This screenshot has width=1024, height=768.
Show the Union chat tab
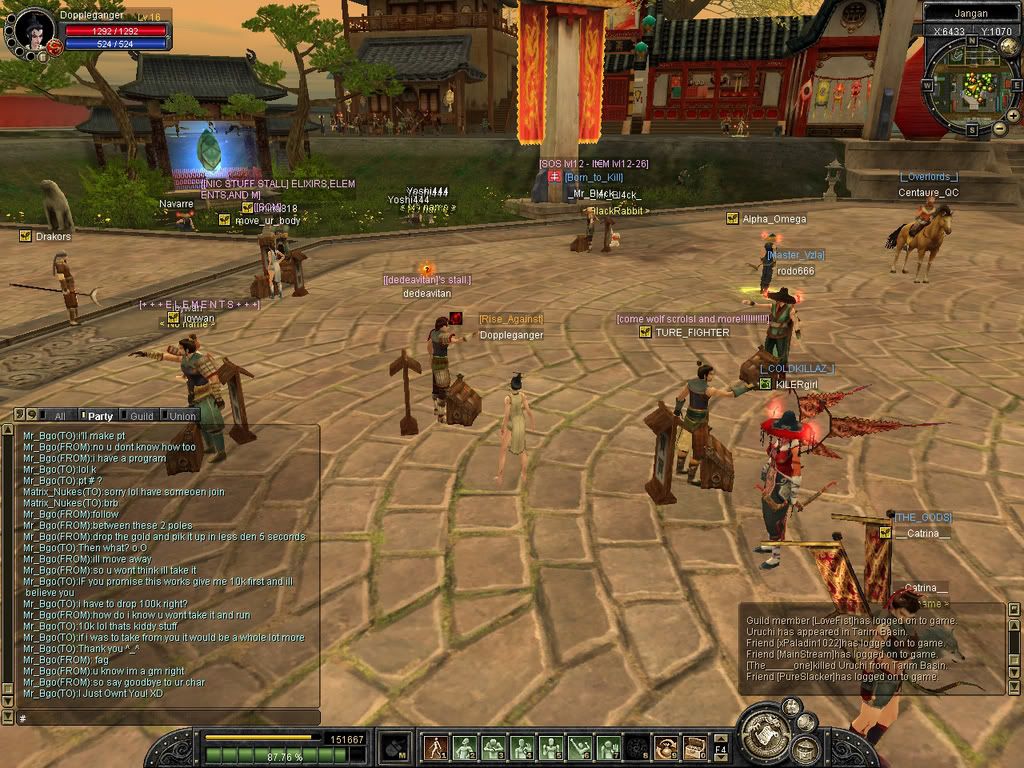click(x=183, y=416)
